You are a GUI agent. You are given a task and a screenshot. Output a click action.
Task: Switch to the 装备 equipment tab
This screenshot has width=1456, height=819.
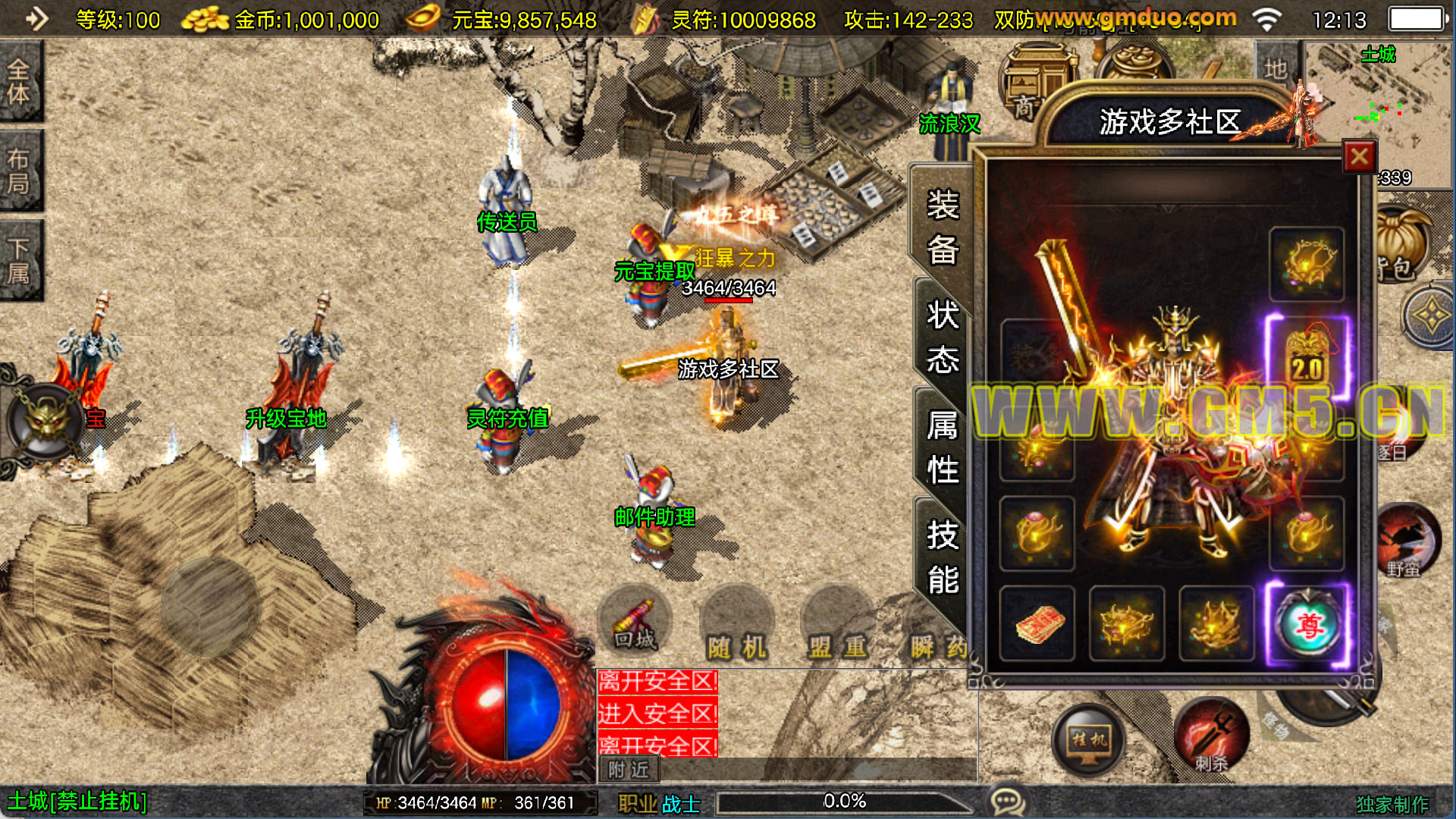click(943, 227)
